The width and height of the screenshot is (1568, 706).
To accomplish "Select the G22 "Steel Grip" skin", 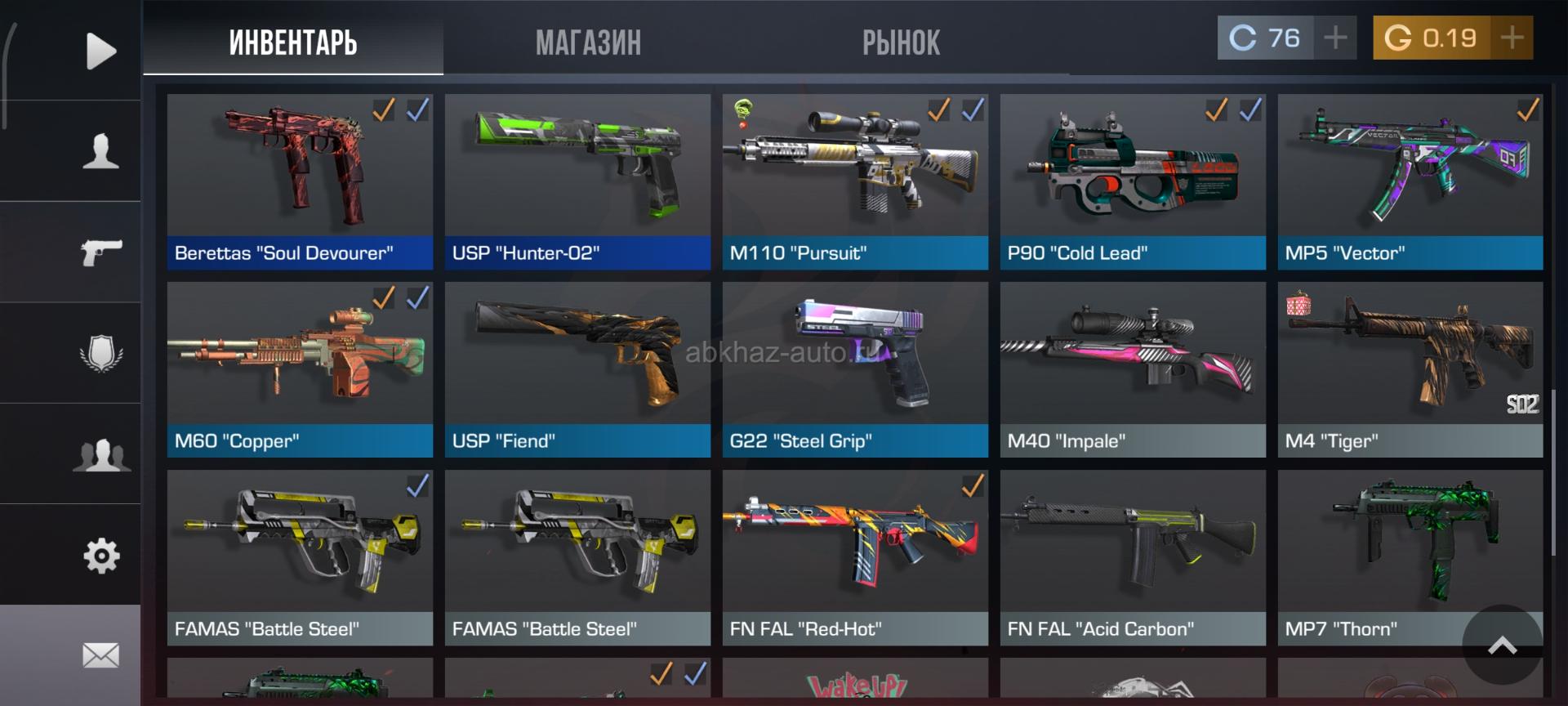I will (x=855, y=369).
